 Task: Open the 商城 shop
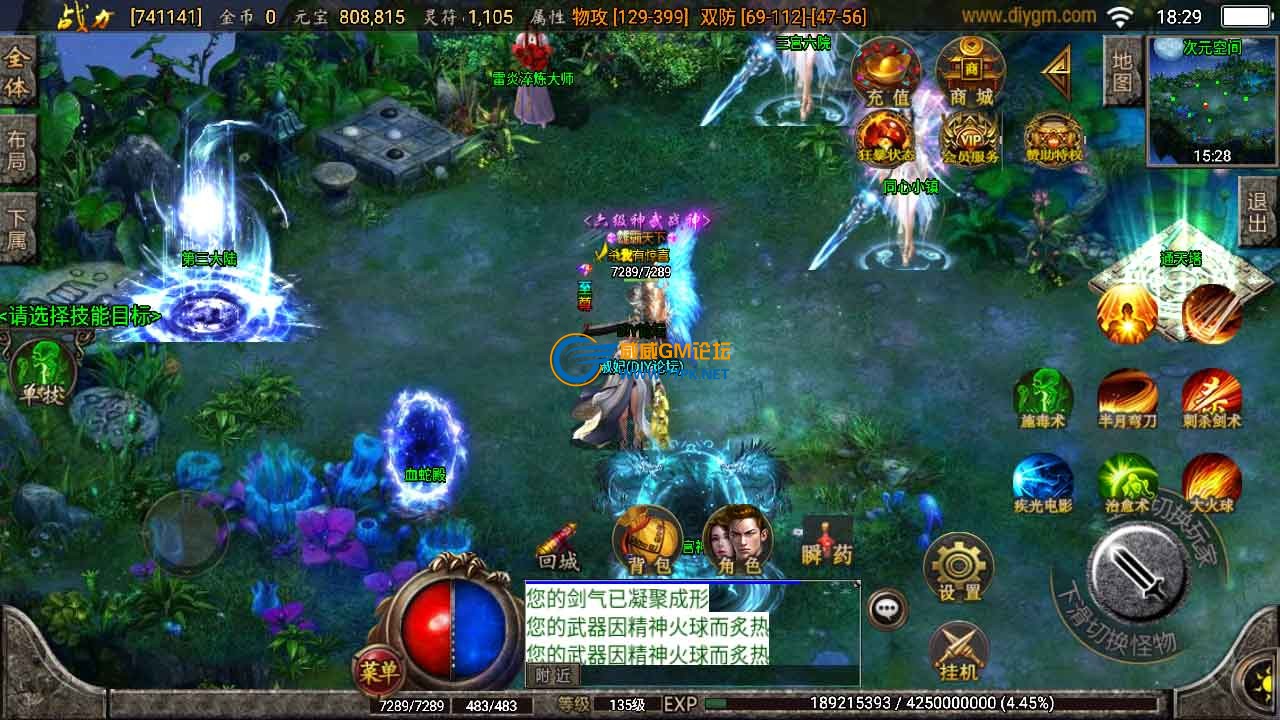coord(970,72)
